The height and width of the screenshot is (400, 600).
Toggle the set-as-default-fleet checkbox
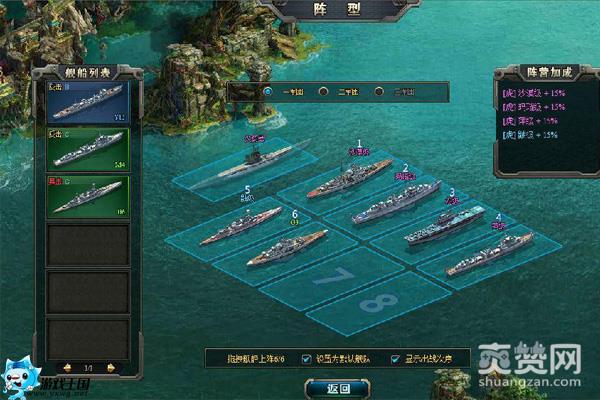click(306, 358)
